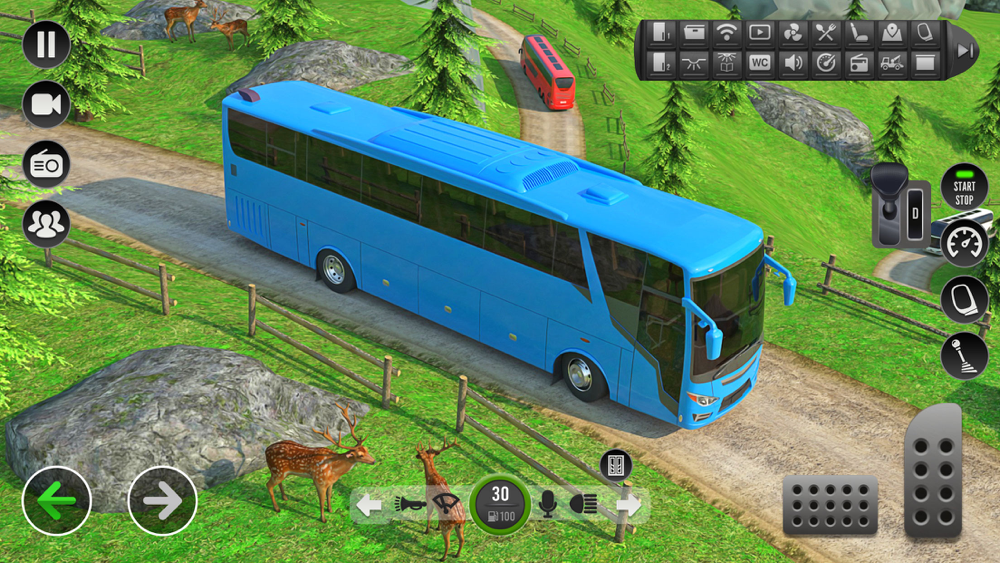Activate the microphone announcement
Image resolution: width=1000 pixels, height=563 pixels.
click(547, 505)
